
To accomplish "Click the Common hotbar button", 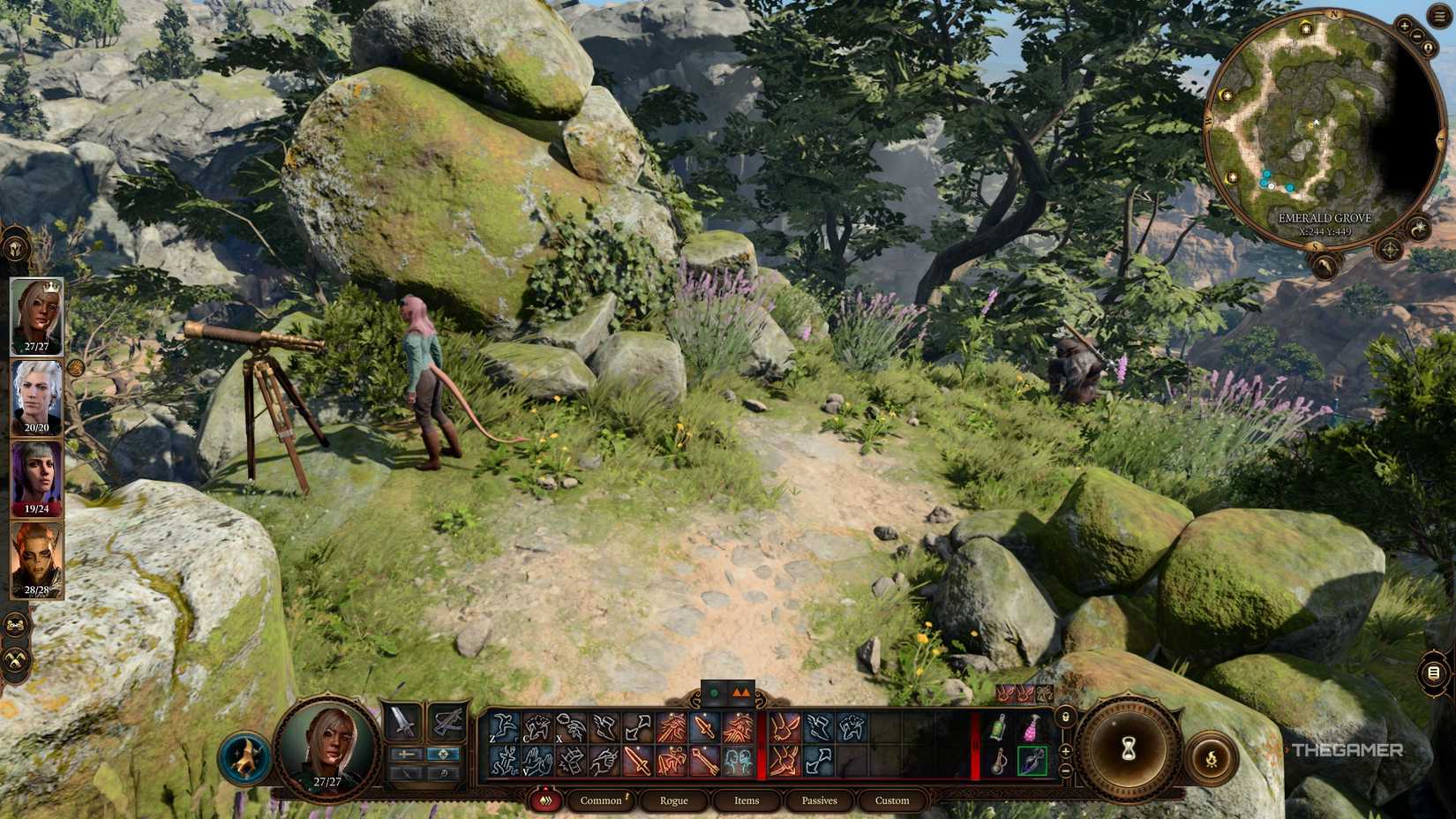I will pyautogui.click(x=600, y=800).
